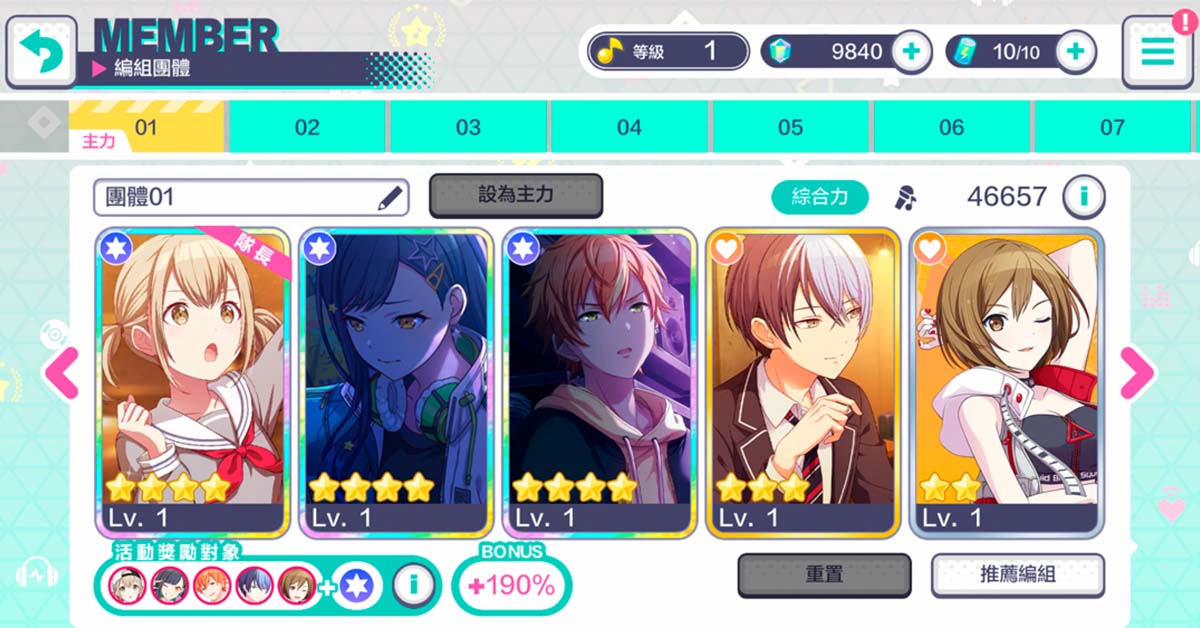Image resolution: width=1200 pixels, height=628 pixels.
Task: Choose team tab 06
Action: pos(951,127)
